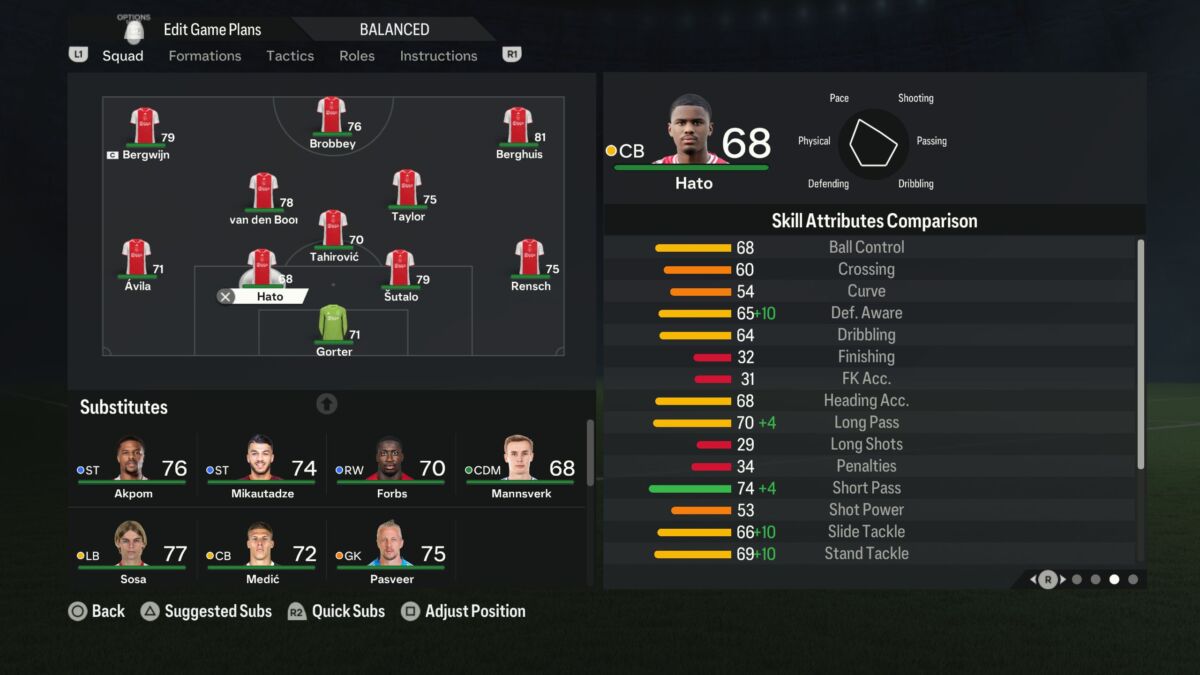Pick left back Ávila
Viewport: 1200px width, 675px height.
[x=137, y=261]
